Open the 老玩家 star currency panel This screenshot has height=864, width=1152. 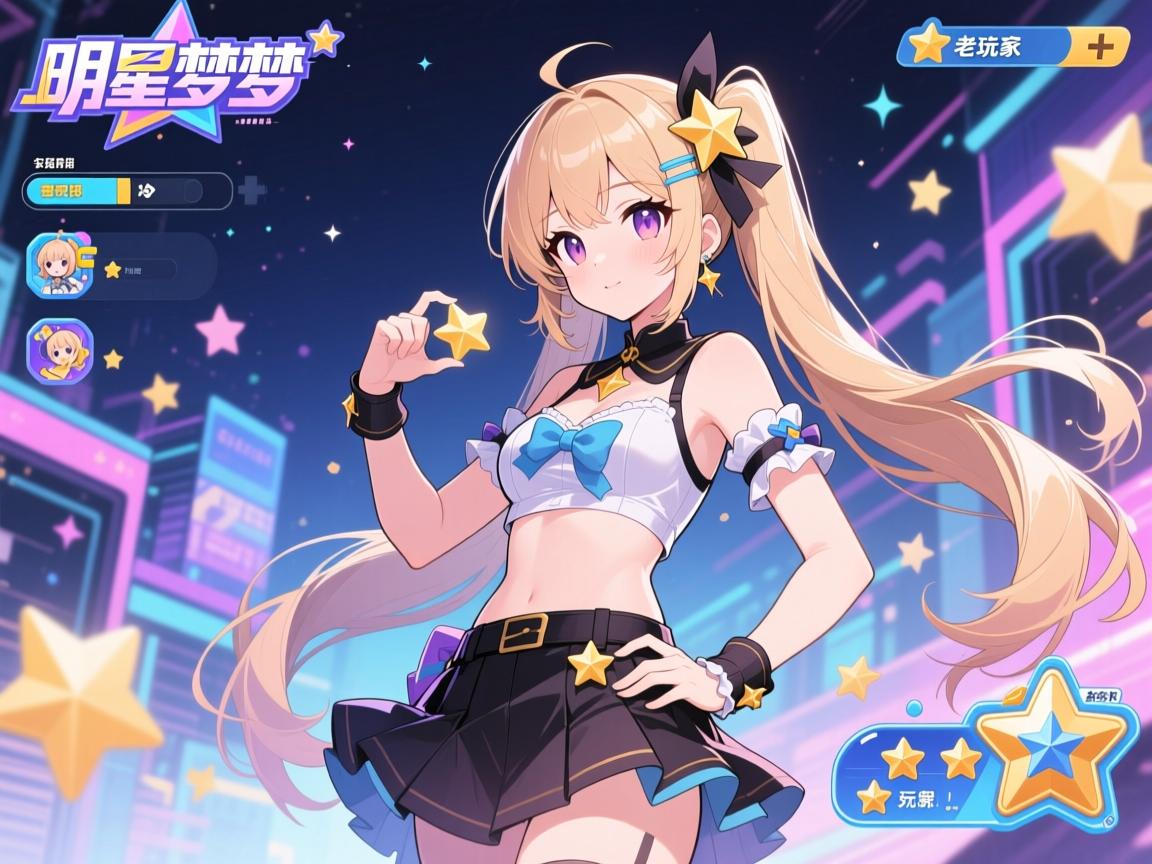coord(985,46)
